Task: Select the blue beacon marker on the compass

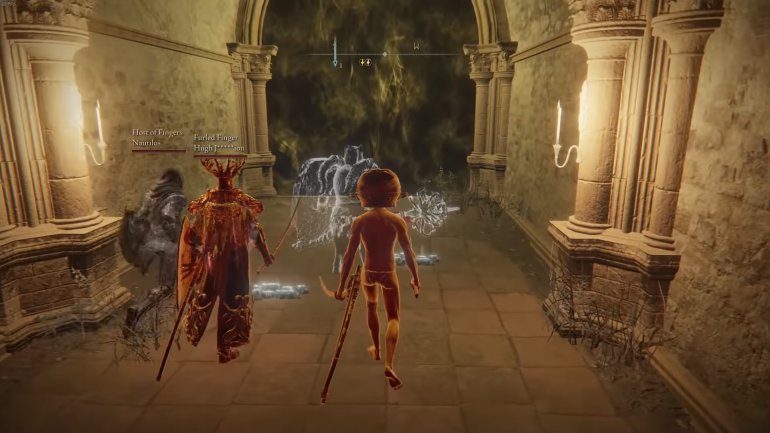Action: coord(335,52)
